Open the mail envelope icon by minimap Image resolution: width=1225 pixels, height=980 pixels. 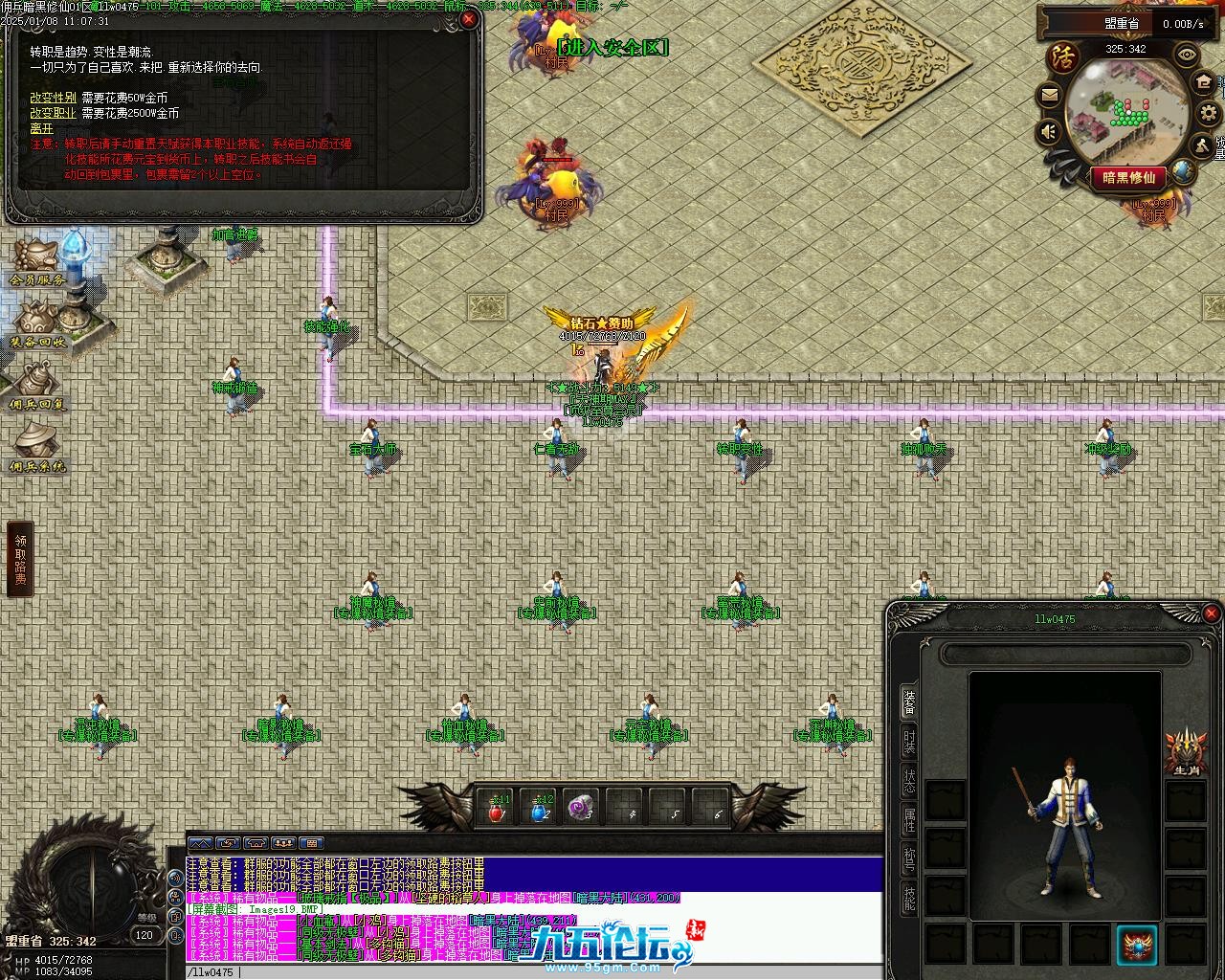tap(1049, 95)
